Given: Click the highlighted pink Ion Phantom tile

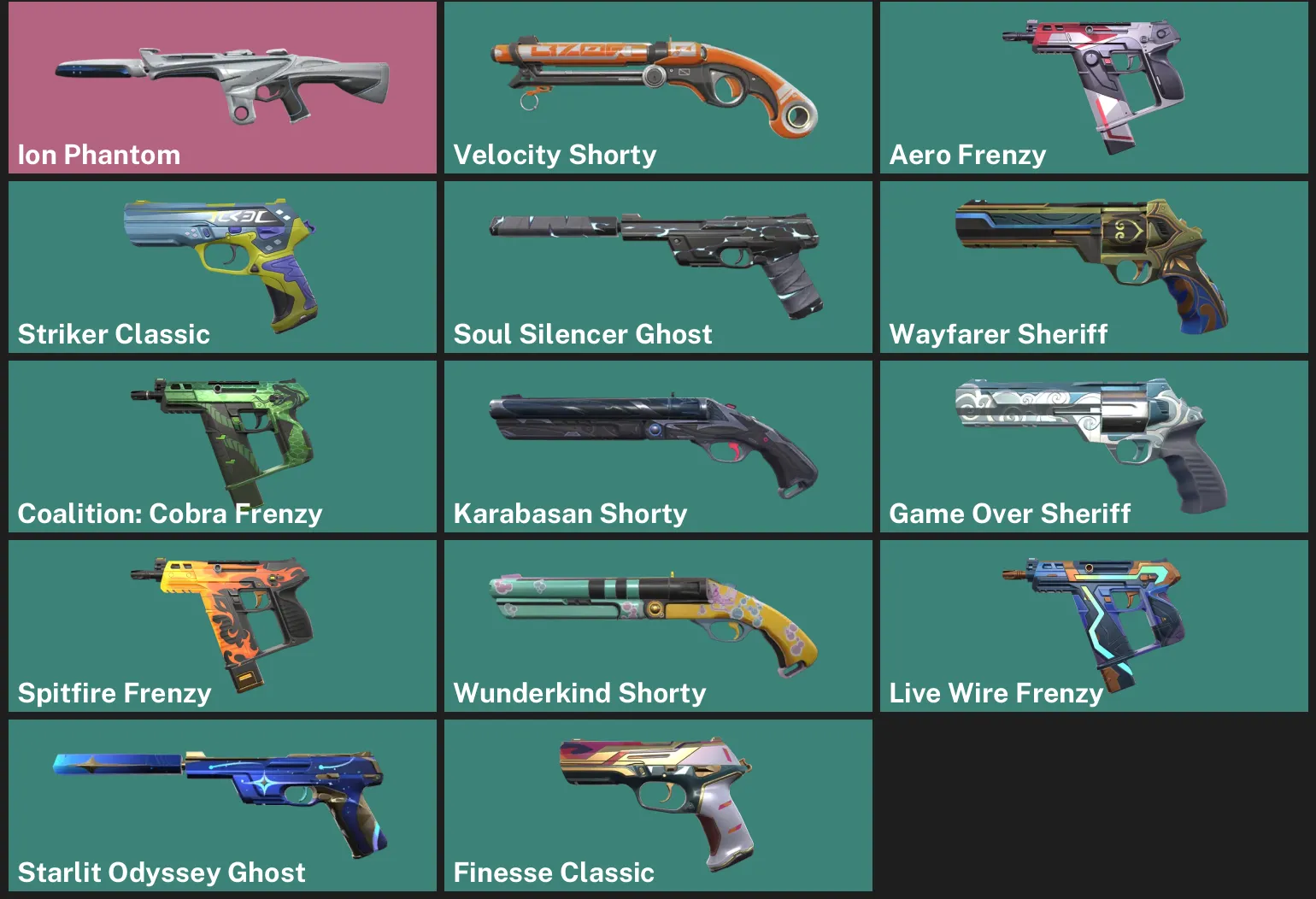Looking at the screenshot, I should (222, 90).
